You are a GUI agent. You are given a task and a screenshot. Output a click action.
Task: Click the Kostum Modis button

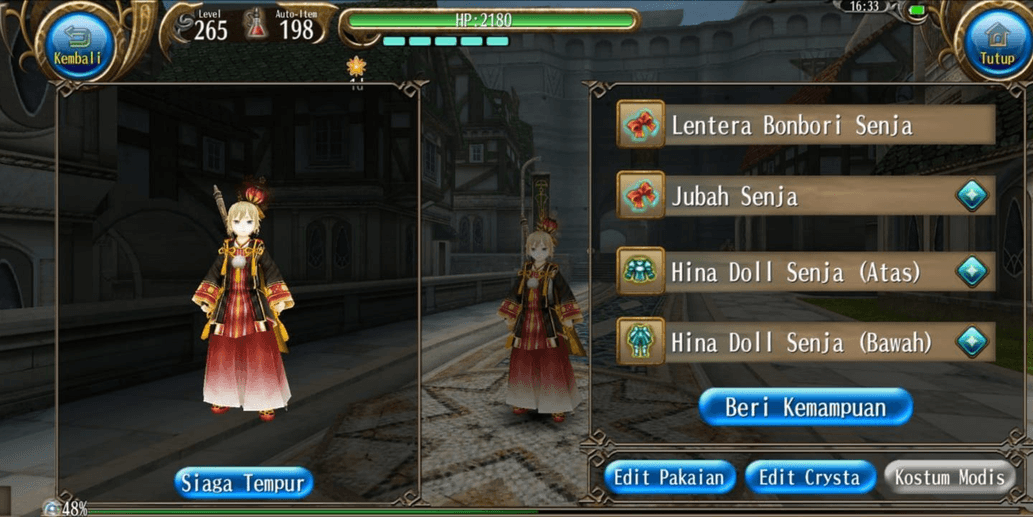[948, 477]
